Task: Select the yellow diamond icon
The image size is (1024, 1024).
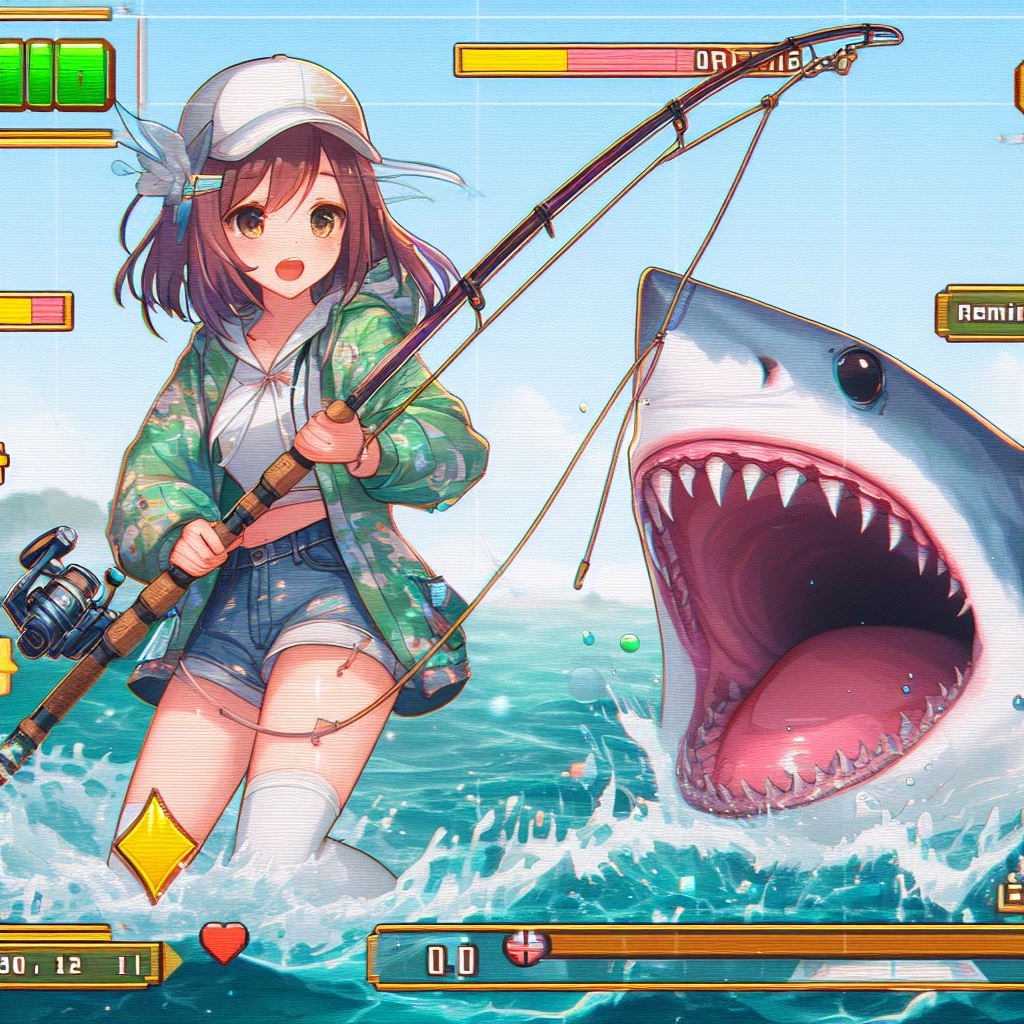Action: (155, 844)
